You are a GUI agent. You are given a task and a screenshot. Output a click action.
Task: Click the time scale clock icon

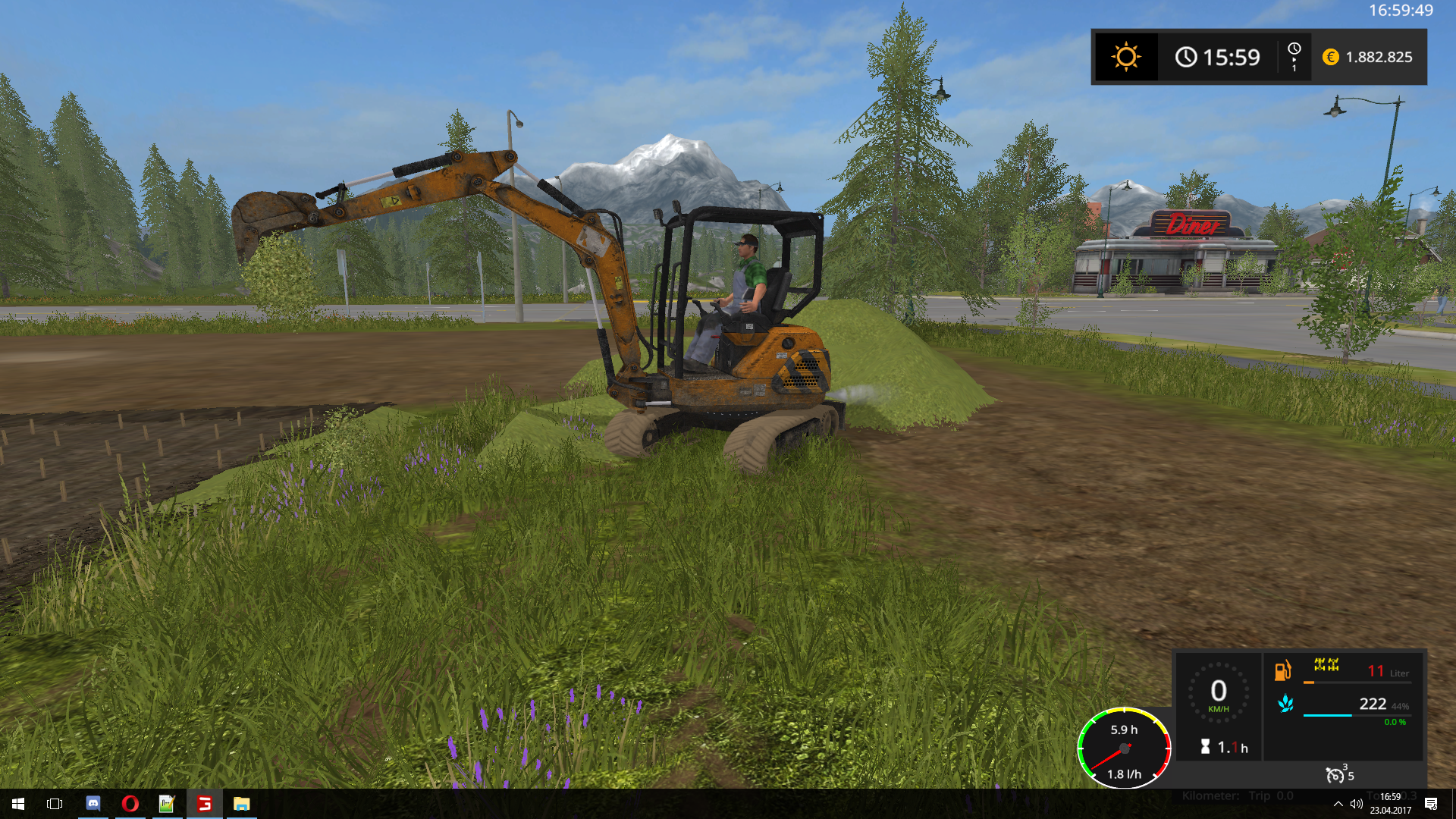[1294, 49]
